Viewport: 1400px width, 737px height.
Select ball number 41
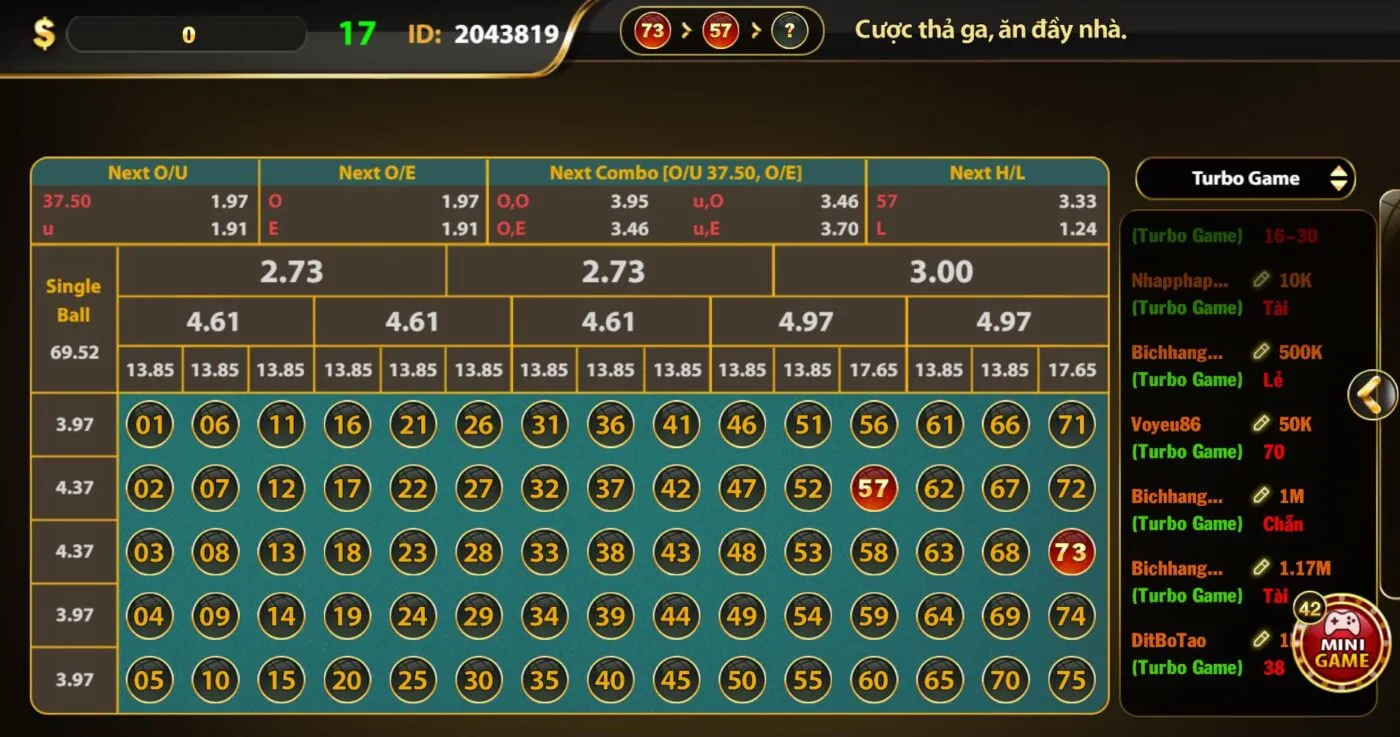click(676, 424)
